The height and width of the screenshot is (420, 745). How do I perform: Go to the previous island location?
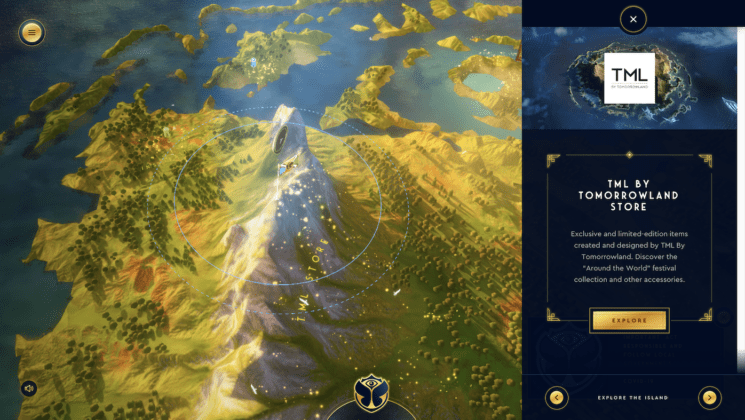[x=557, y=397]
